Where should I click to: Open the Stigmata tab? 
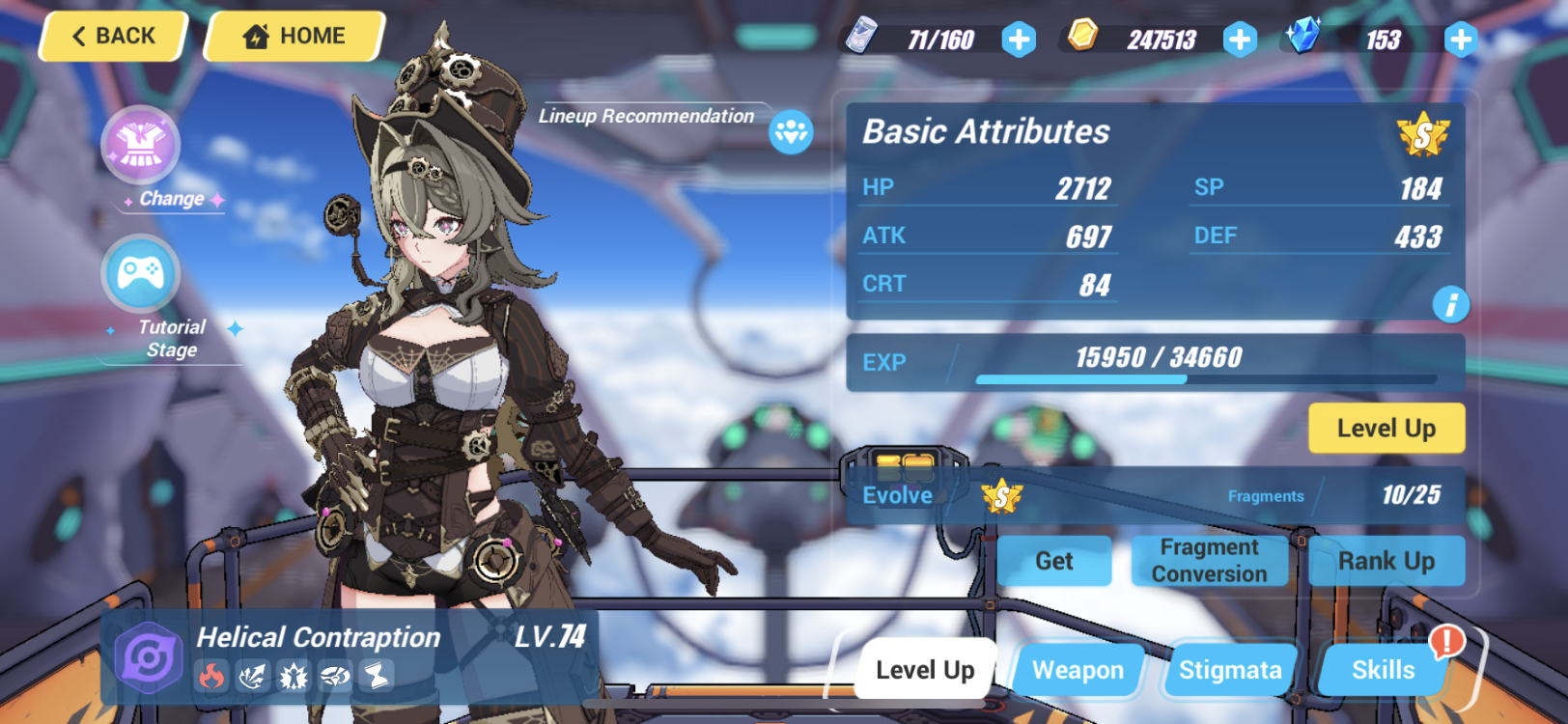(x=1229, y=670)
